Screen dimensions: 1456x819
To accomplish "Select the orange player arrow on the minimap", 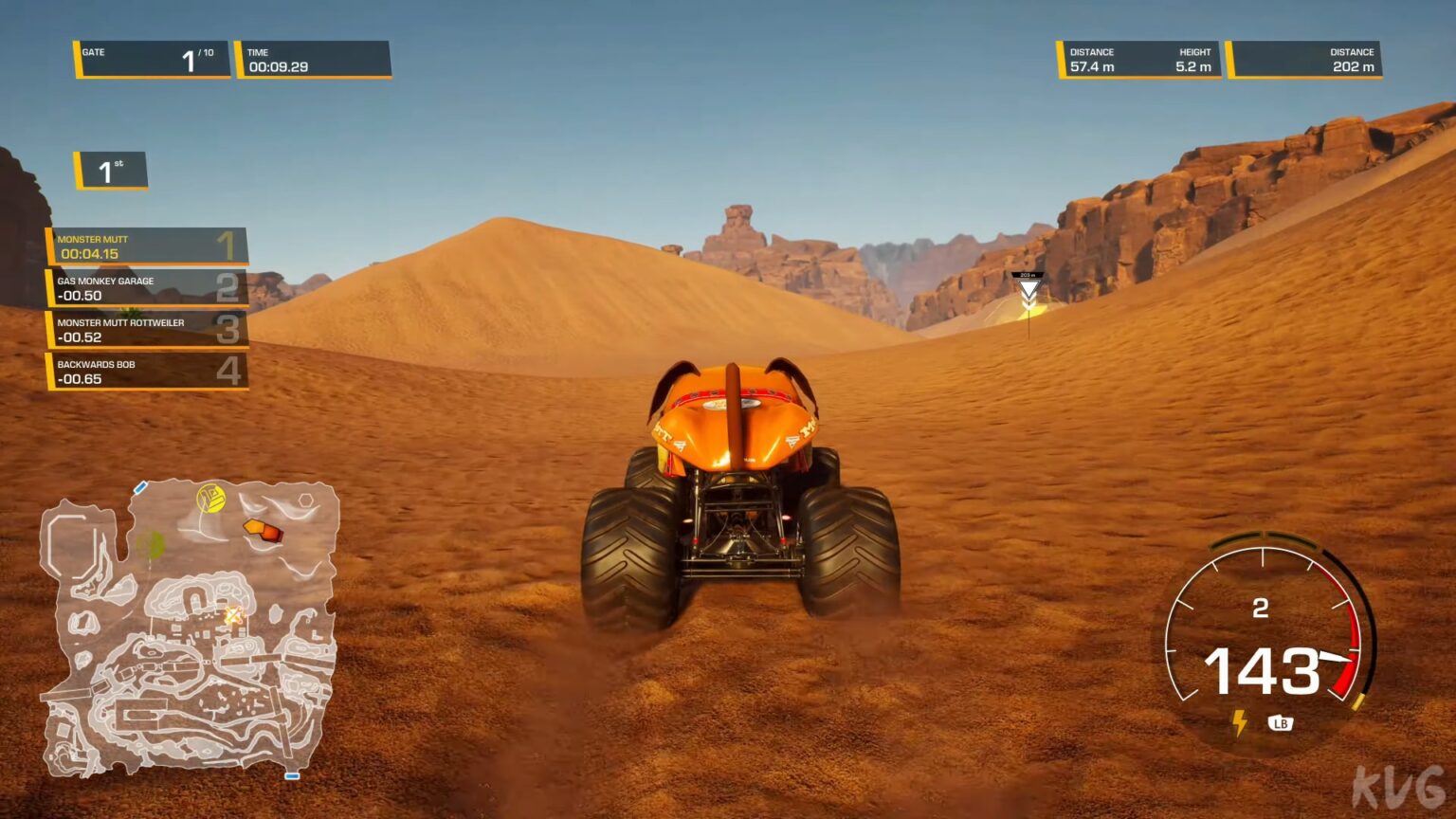I will 263,532.
